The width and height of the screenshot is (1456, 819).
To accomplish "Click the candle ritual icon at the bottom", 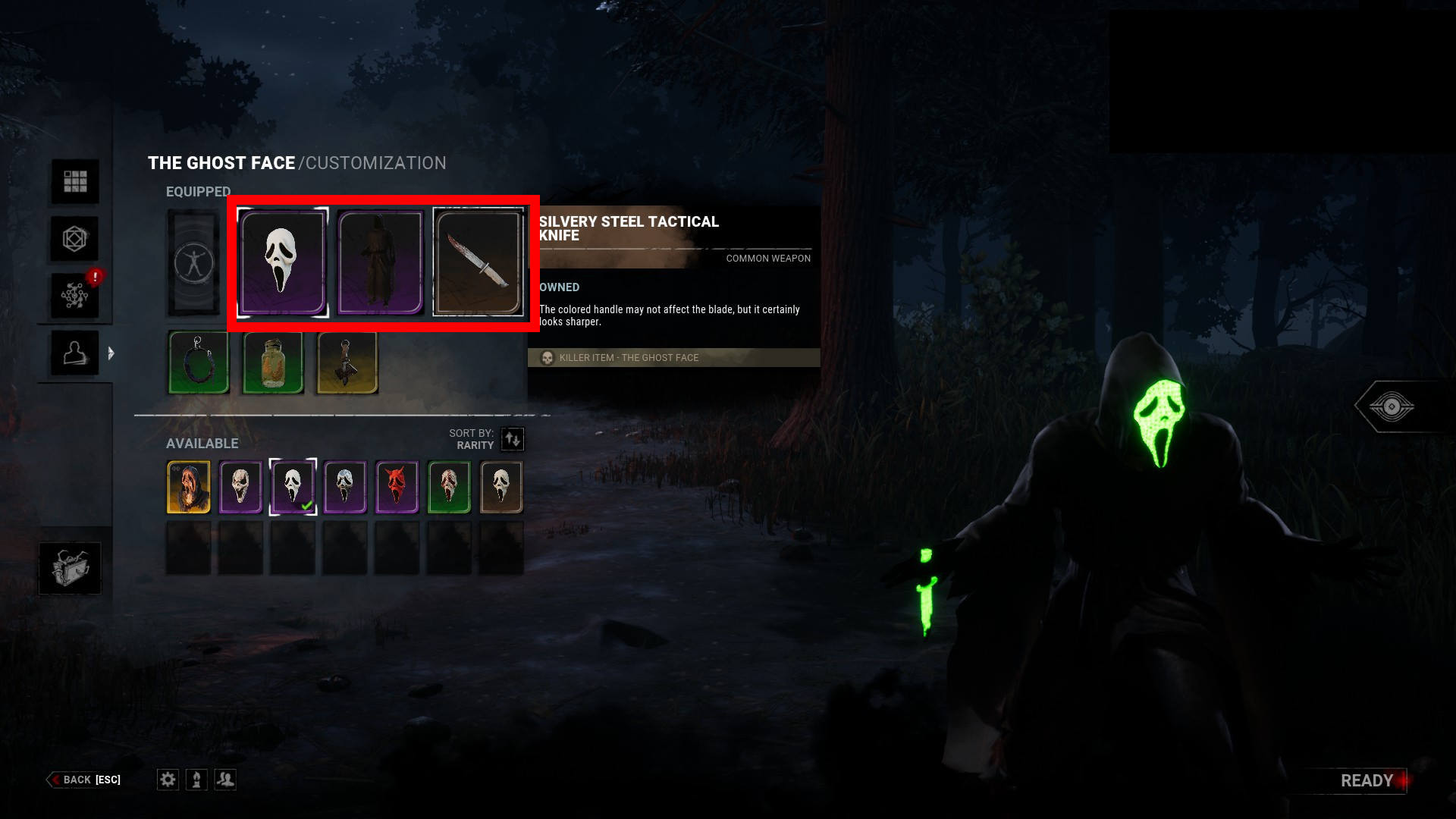I will [x=196, y=780].
